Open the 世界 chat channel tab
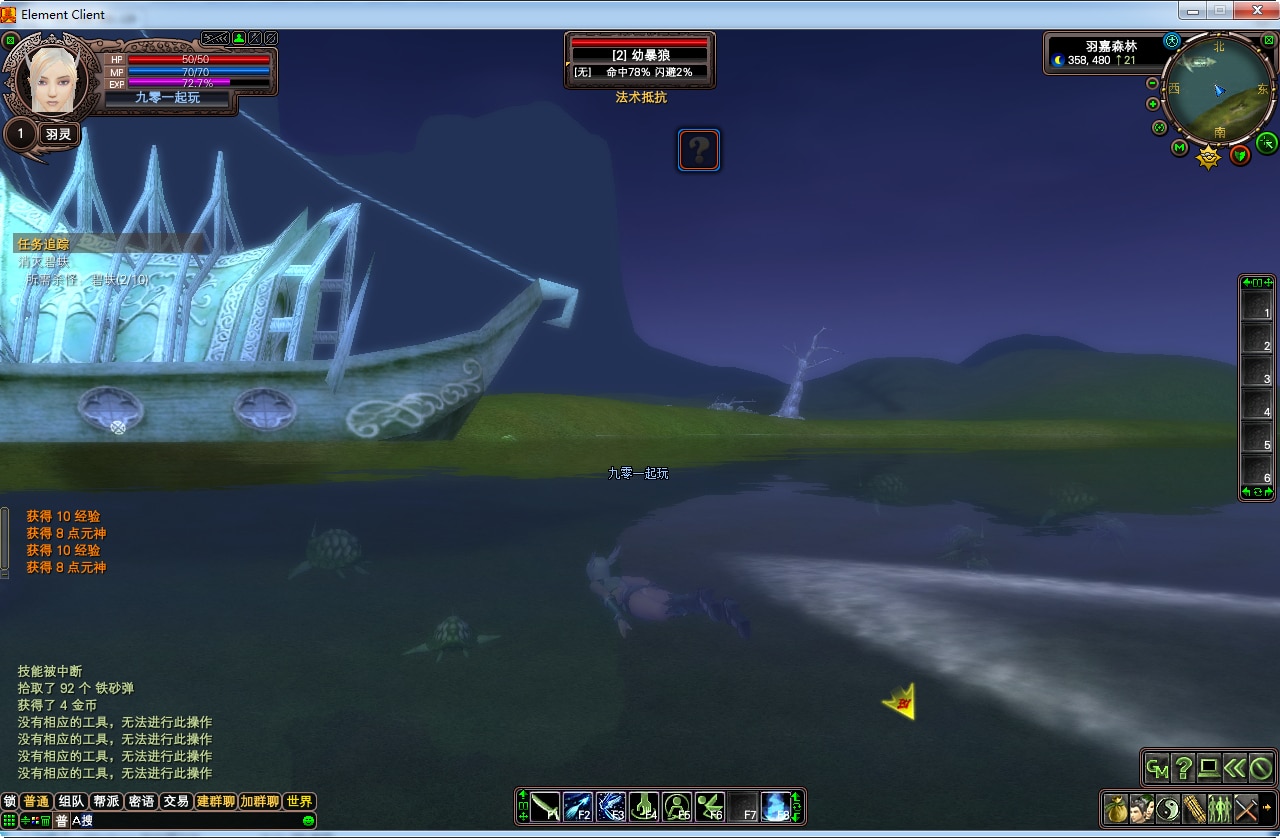The width and height of the screenshot is (1280, 838). pos(299,801)
